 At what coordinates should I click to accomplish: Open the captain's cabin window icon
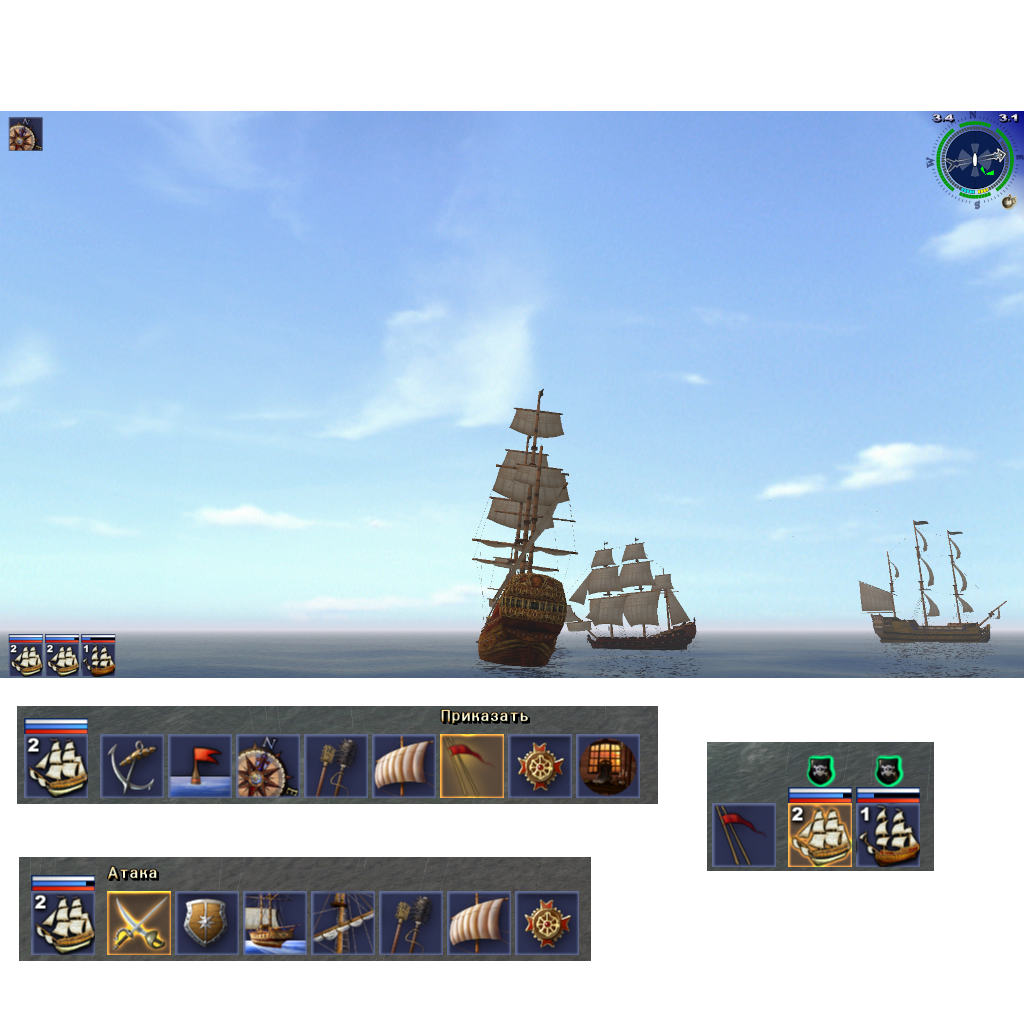[608, 767]
